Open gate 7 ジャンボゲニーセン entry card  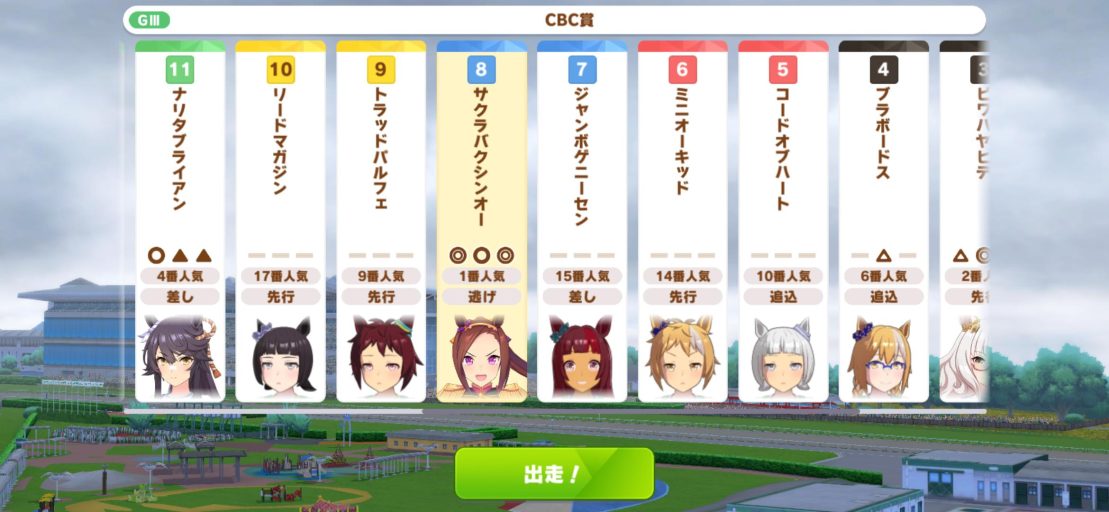pos(582,222)
